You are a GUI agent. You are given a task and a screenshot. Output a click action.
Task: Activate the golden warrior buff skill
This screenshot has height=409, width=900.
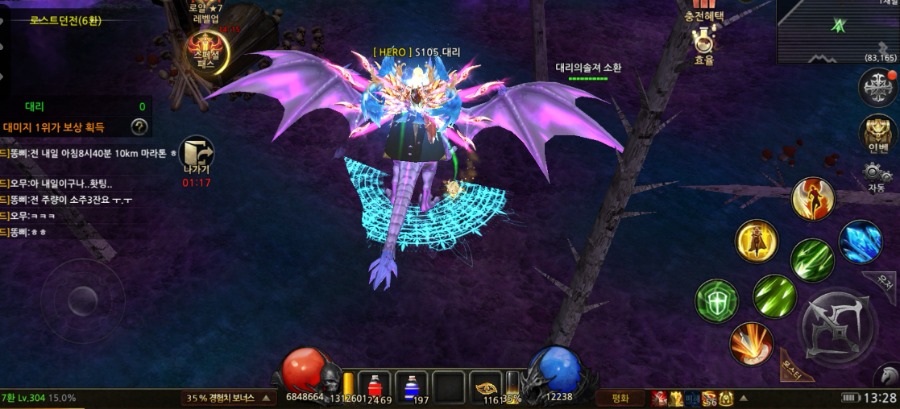point(757,240)
